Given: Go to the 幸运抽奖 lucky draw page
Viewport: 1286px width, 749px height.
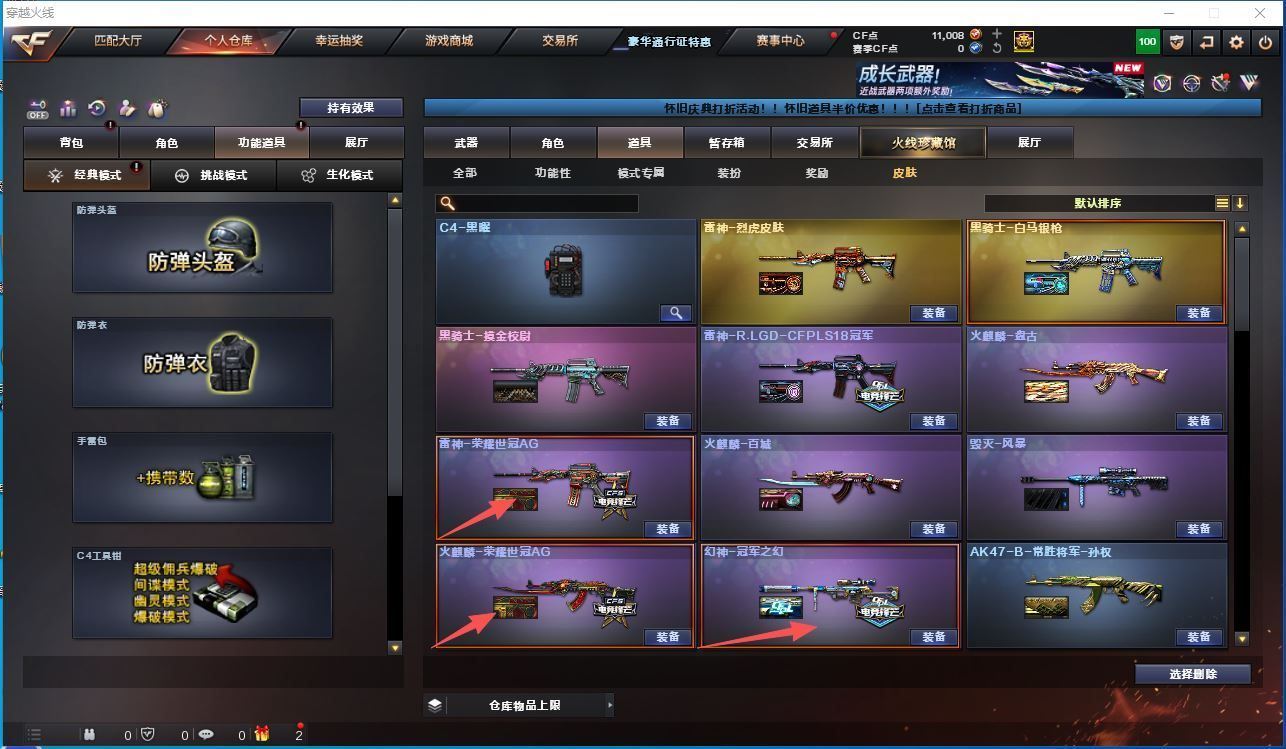Looking at the screenshot, I should pos(339,42).
